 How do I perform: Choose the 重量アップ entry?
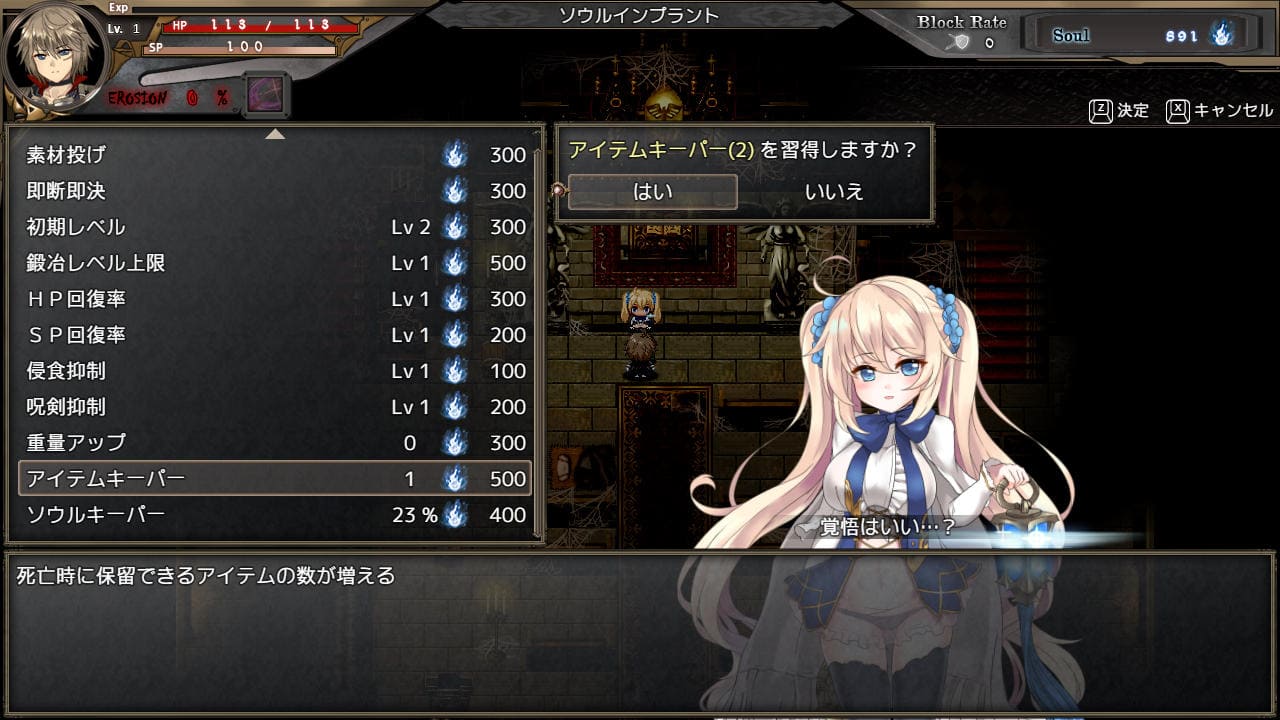[275, 443]
